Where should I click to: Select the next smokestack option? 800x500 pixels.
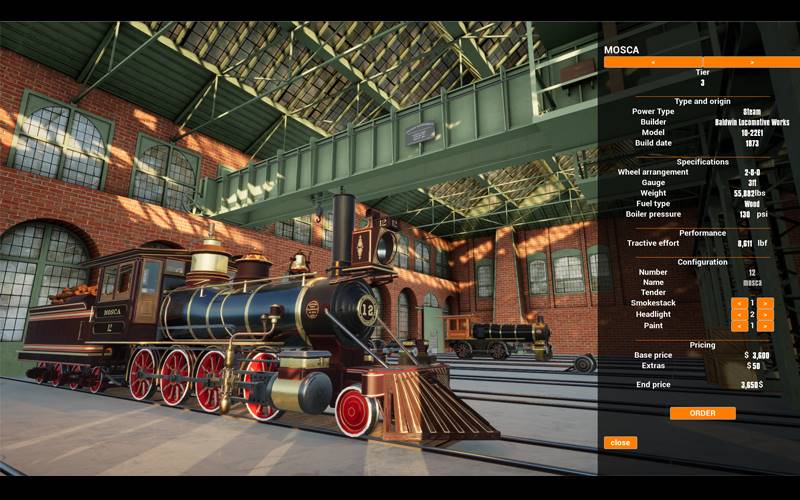click(x=766, y=302)
